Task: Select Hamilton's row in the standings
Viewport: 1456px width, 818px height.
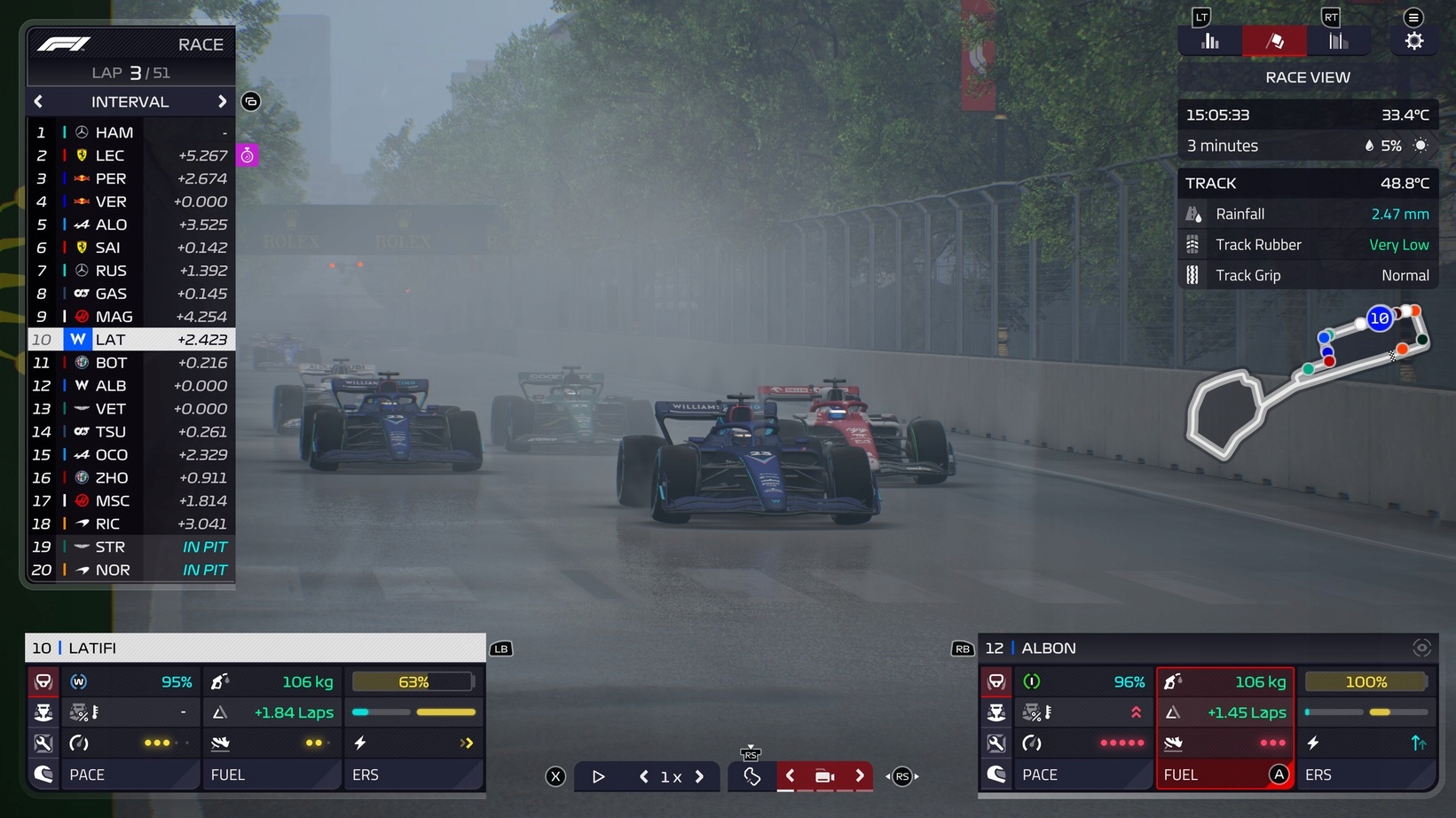Action: tap(131, 132)
